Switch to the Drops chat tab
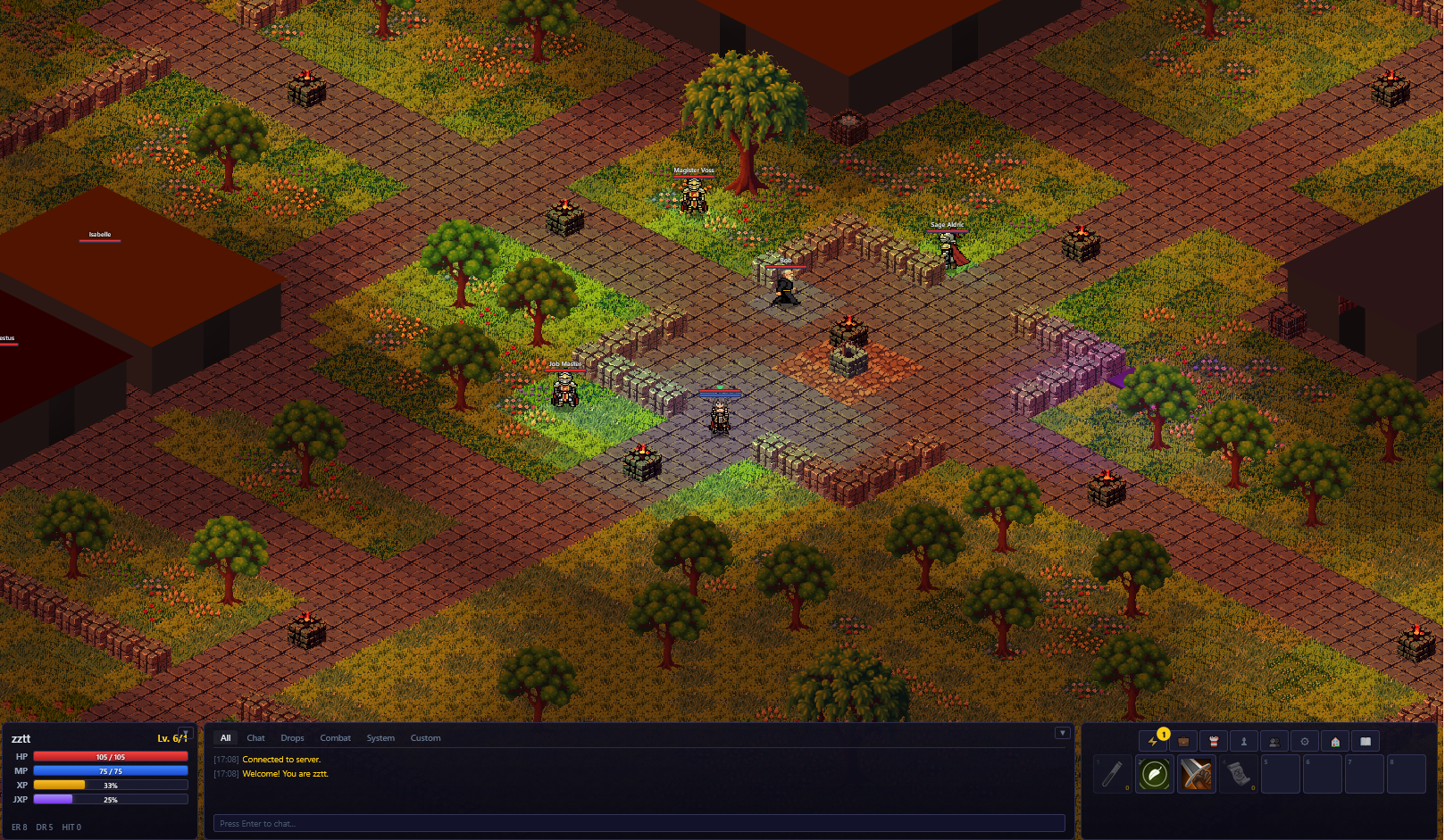The image size is (1445, 840). click(292, 738)
